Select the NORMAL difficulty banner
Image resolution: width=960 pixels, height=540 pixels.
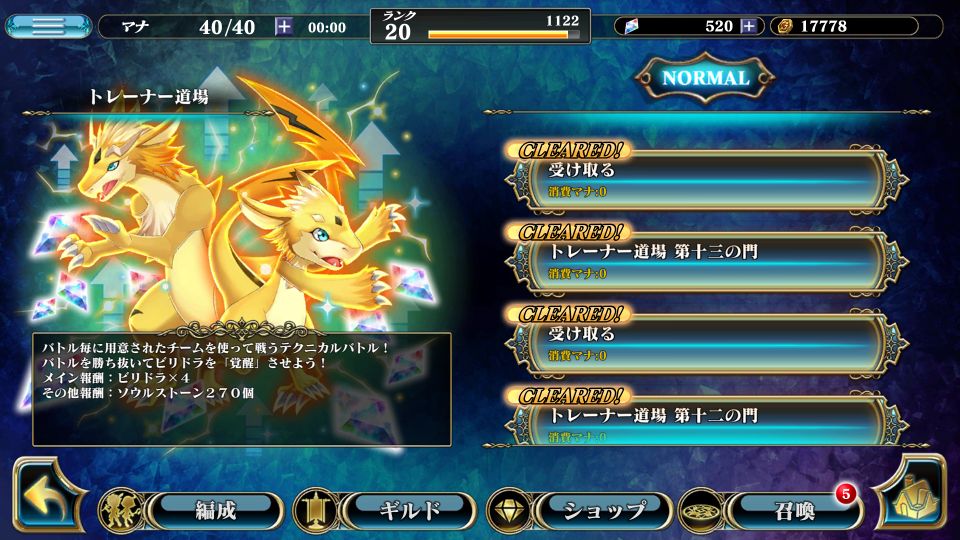click(x=705, y=78)
